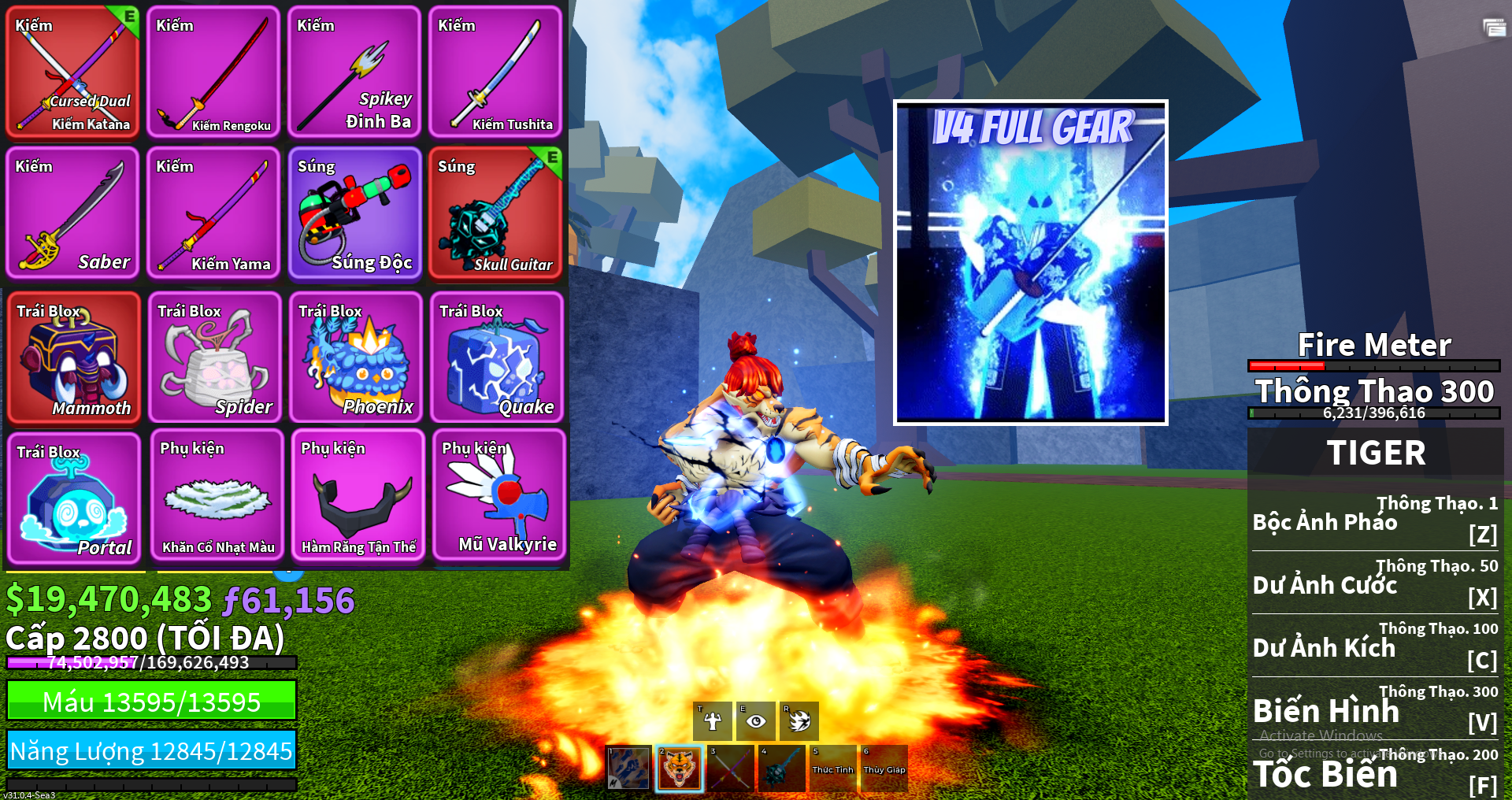Pick the Spikey Trident slot
Viewport: 1512px width, 800px height.
(x=354, y=72)
